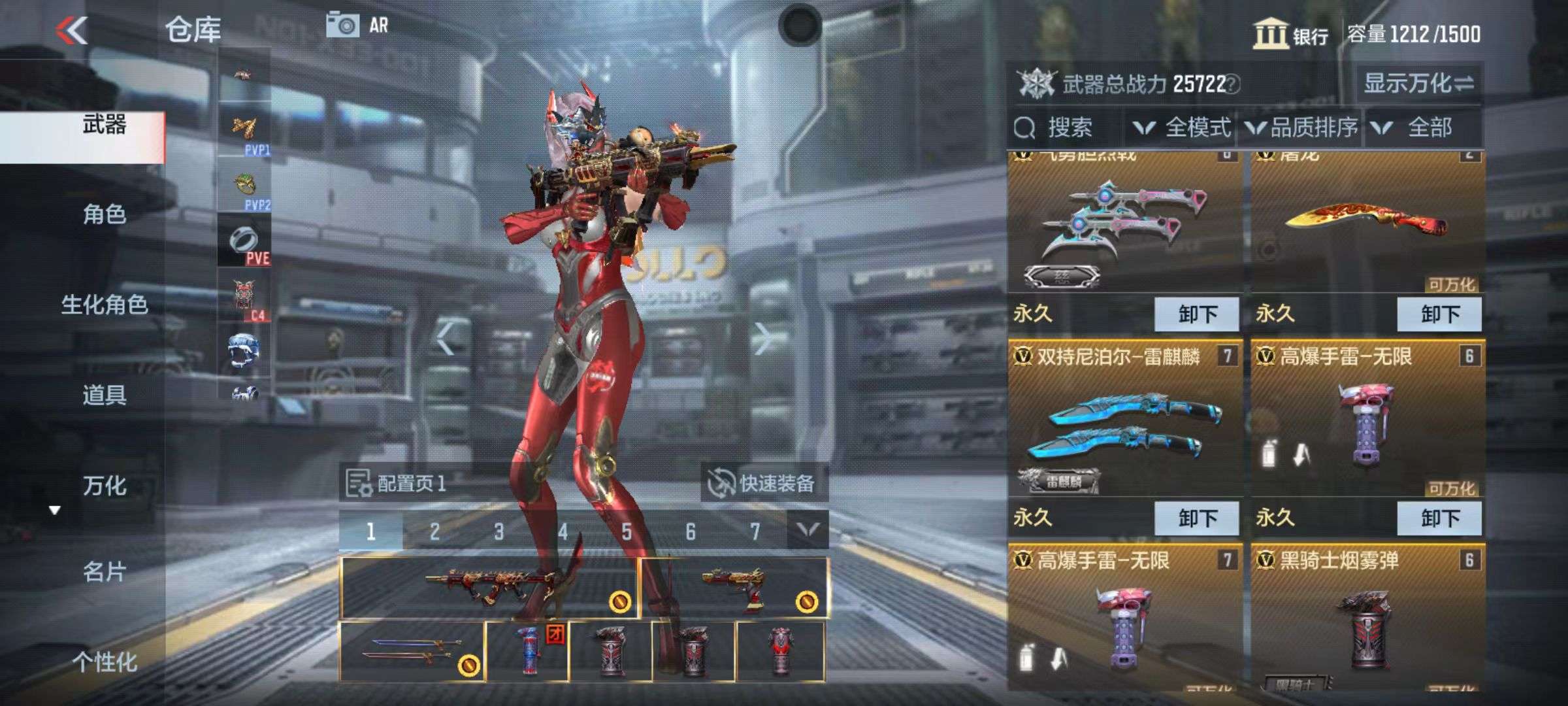Select the dual swords melee slot
Viewport: 1568px width, 706px height.
point(412,652)
